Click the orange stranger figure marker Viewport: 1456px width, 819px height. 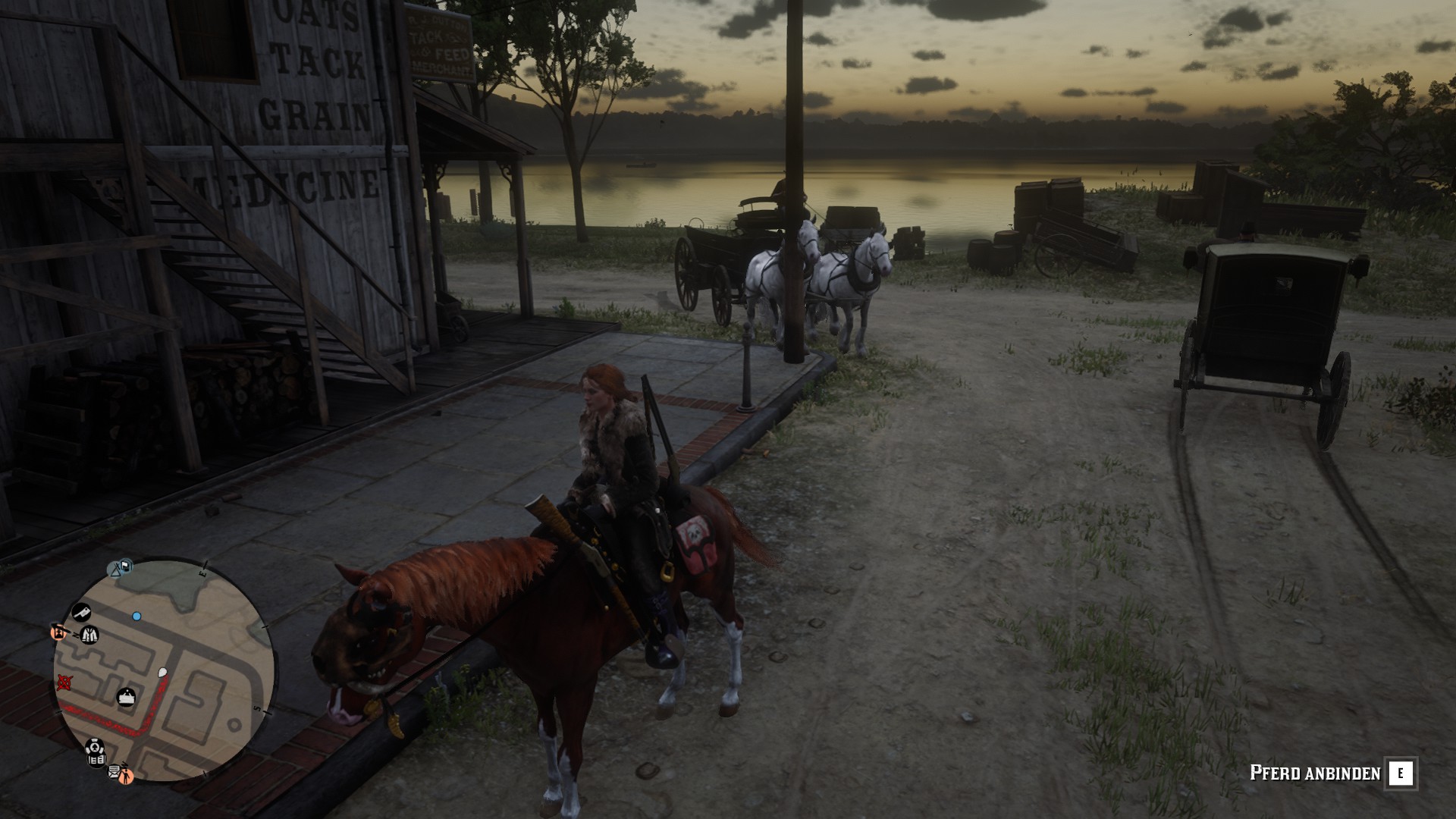[126, 775]
